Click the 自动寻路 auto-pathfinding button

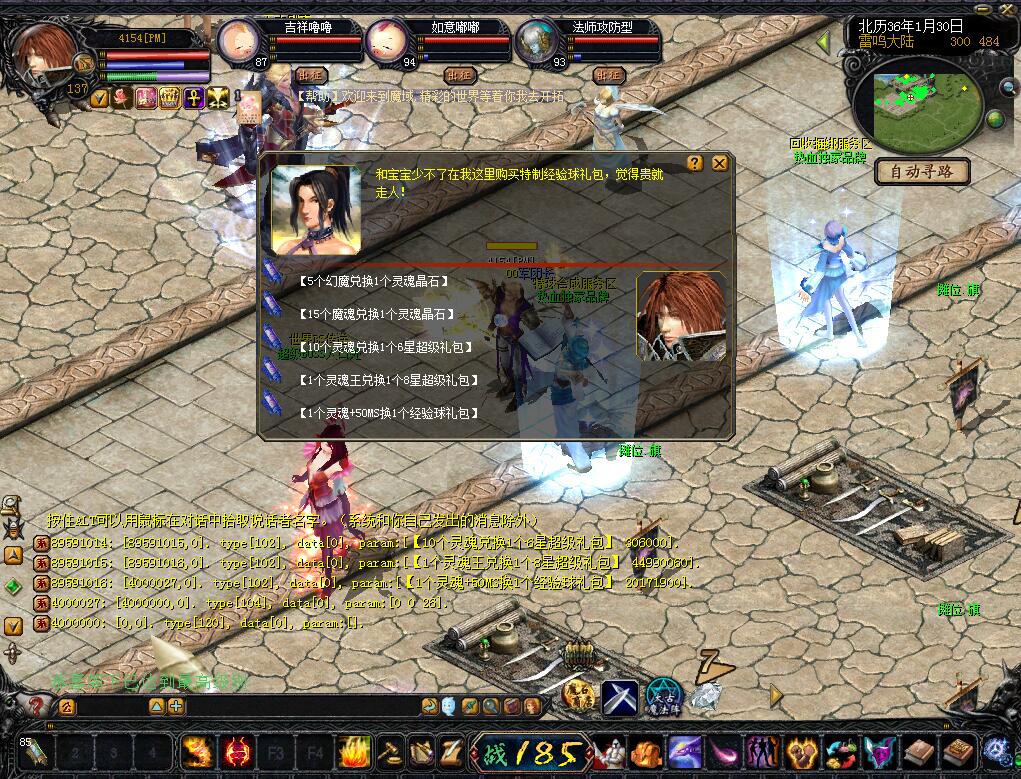(922, 172)
